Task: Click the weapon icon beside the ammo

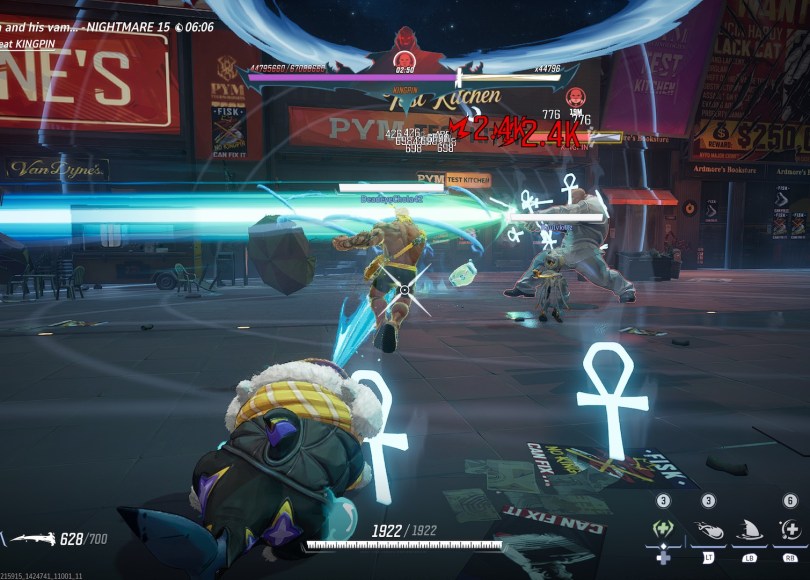Action: pos(31,540)
